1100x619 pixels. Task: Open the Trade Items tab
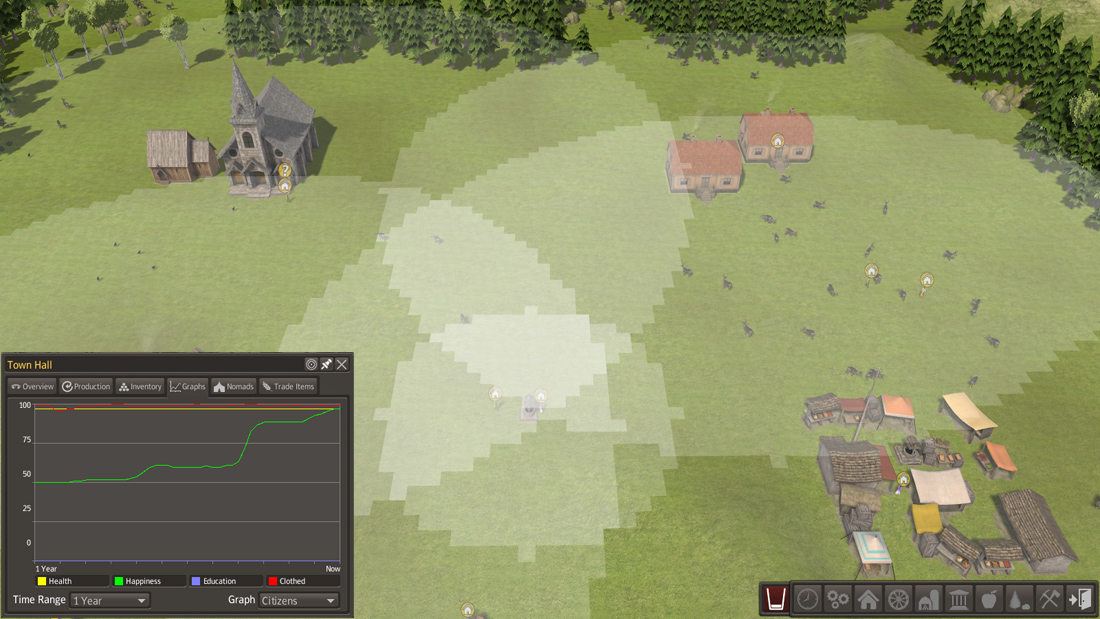coord(288,386)
